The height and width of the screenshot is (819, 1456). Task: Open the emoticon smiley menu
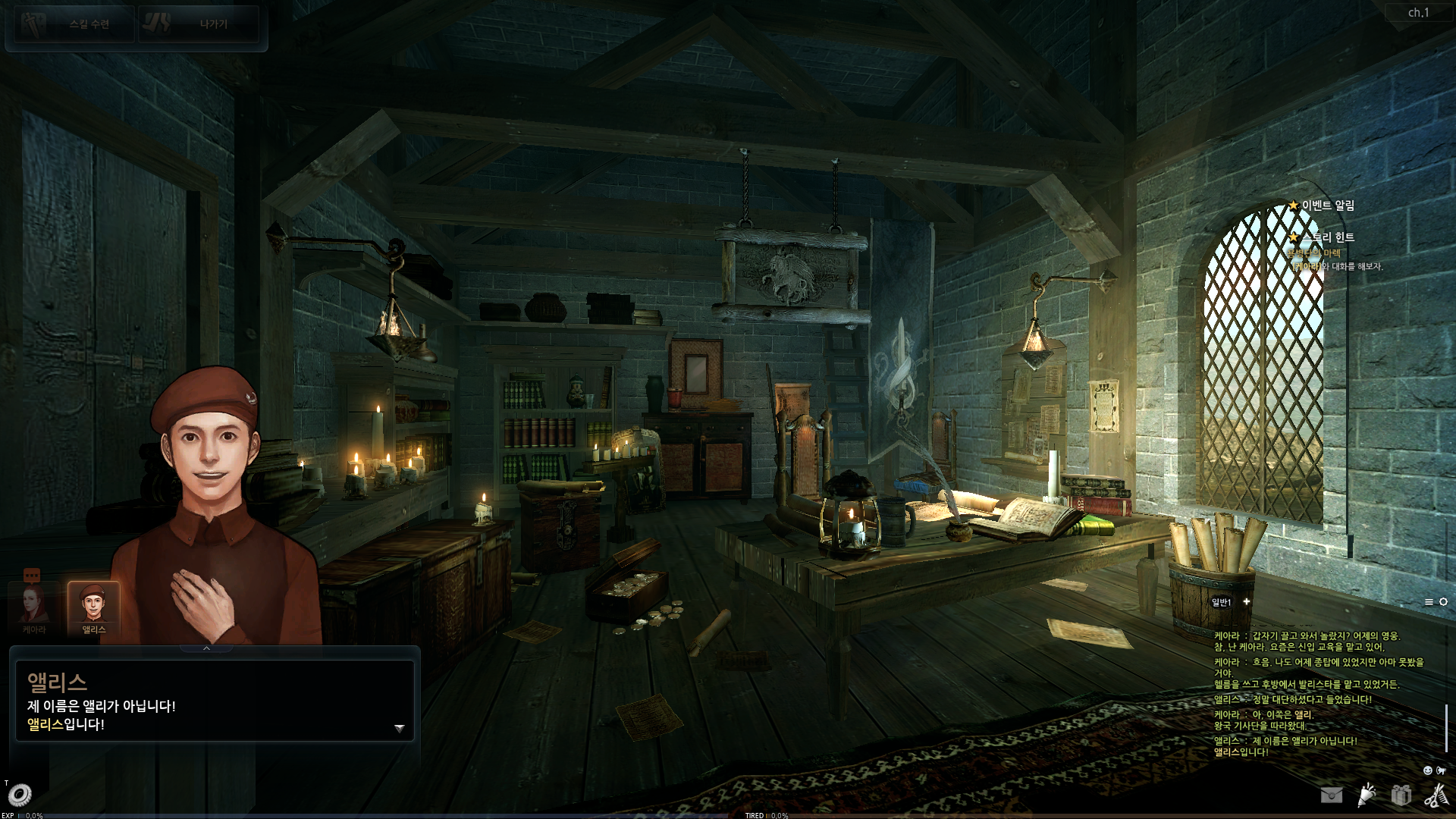(1427, 770)
